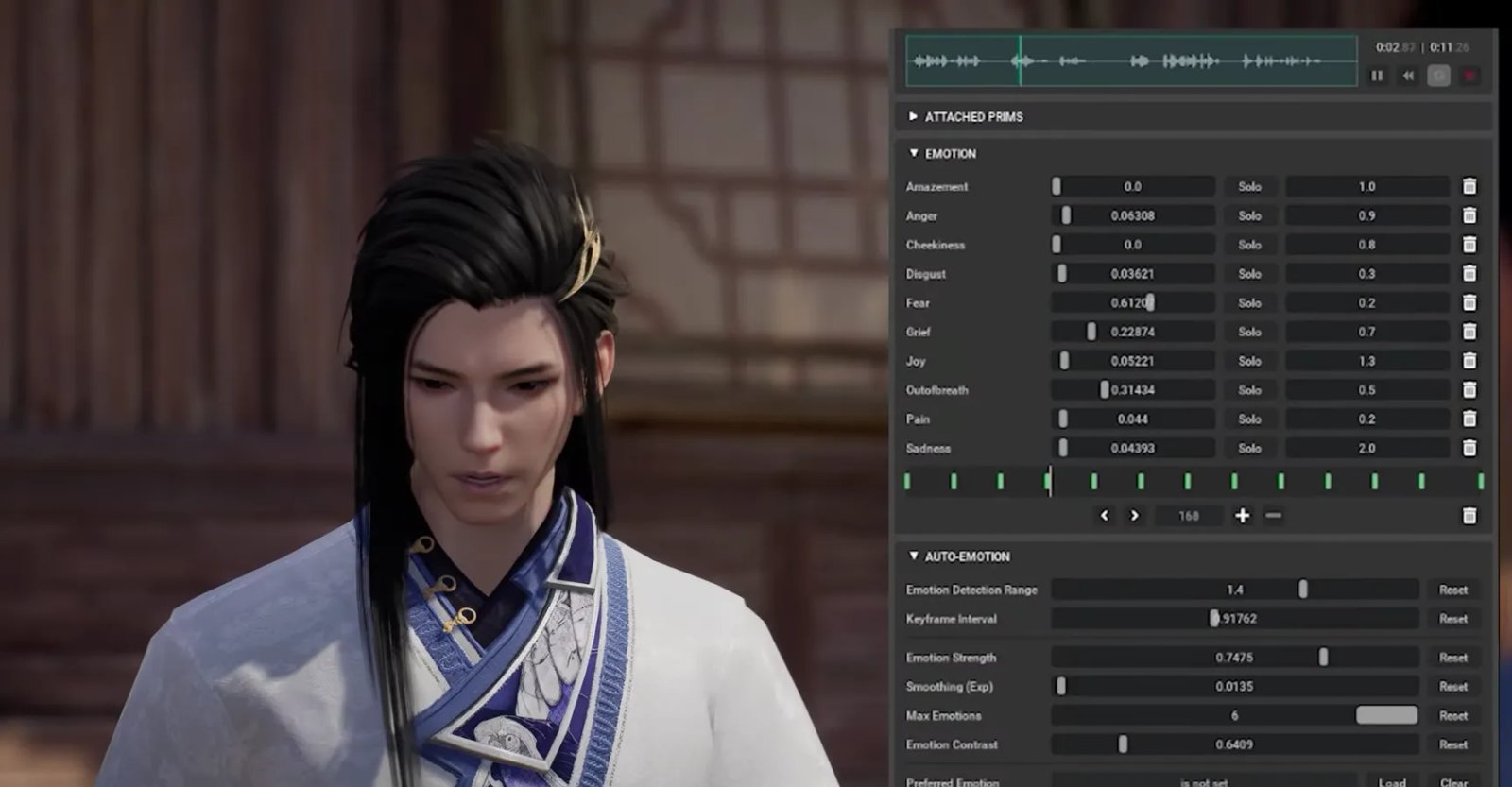Click the keyframe number field showing 168
Image resolution: width=1512 pixels, height=787 pixels.
click(x=1188, y=516)
